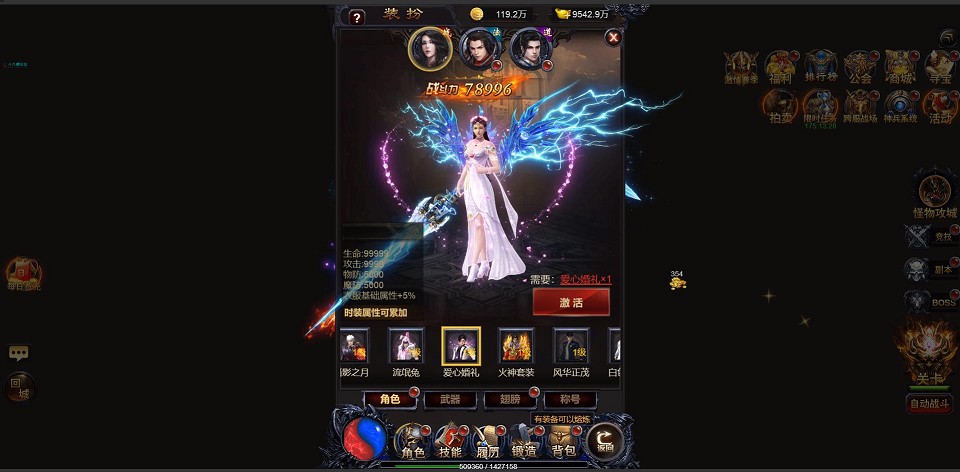Choose the 流氓兔 costume thumbnail
The height and width of the screenshot is (472, 960).
point(406,346)
